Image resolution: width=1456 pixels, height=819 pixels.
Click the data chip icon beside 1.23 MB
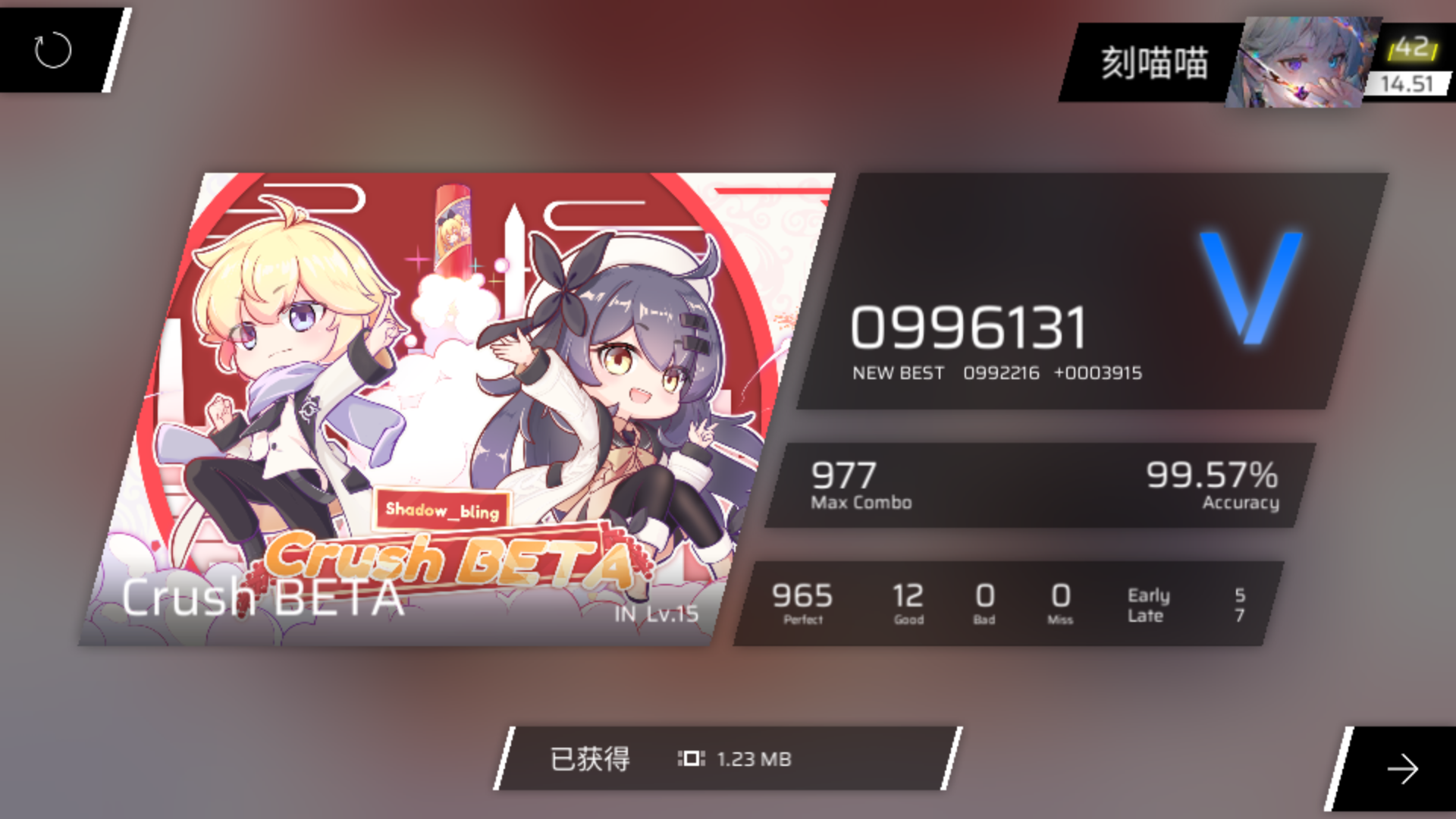[691, 758]
